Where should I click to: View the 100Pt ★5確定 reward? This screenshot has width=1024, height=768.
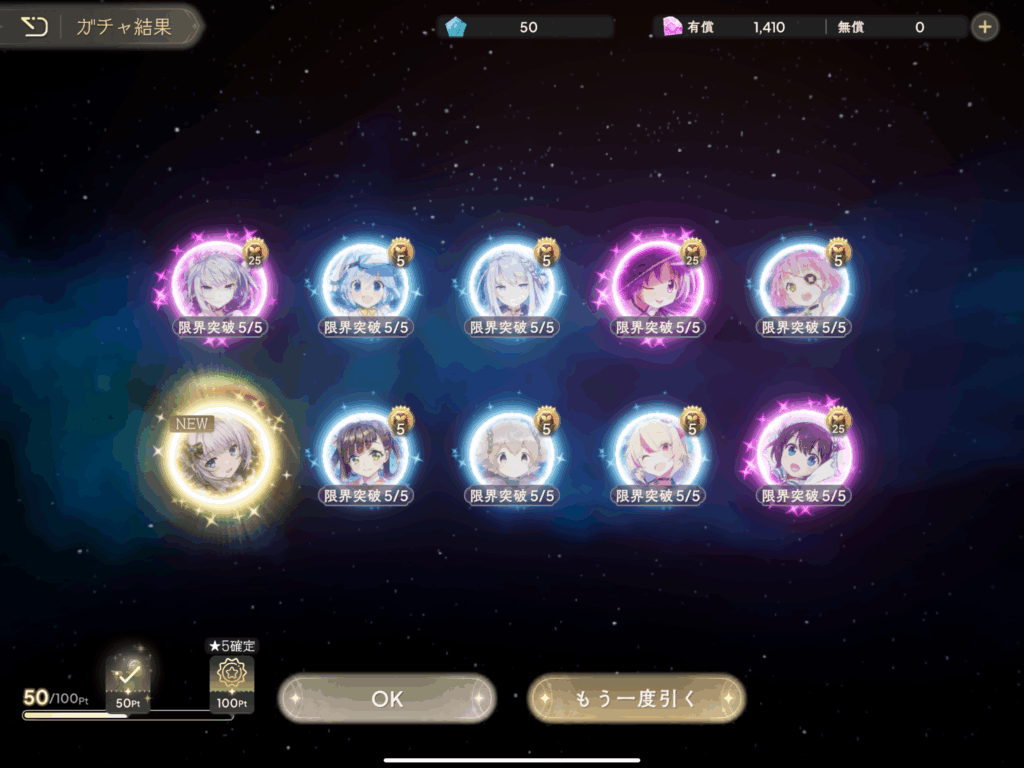click(231, 680)
